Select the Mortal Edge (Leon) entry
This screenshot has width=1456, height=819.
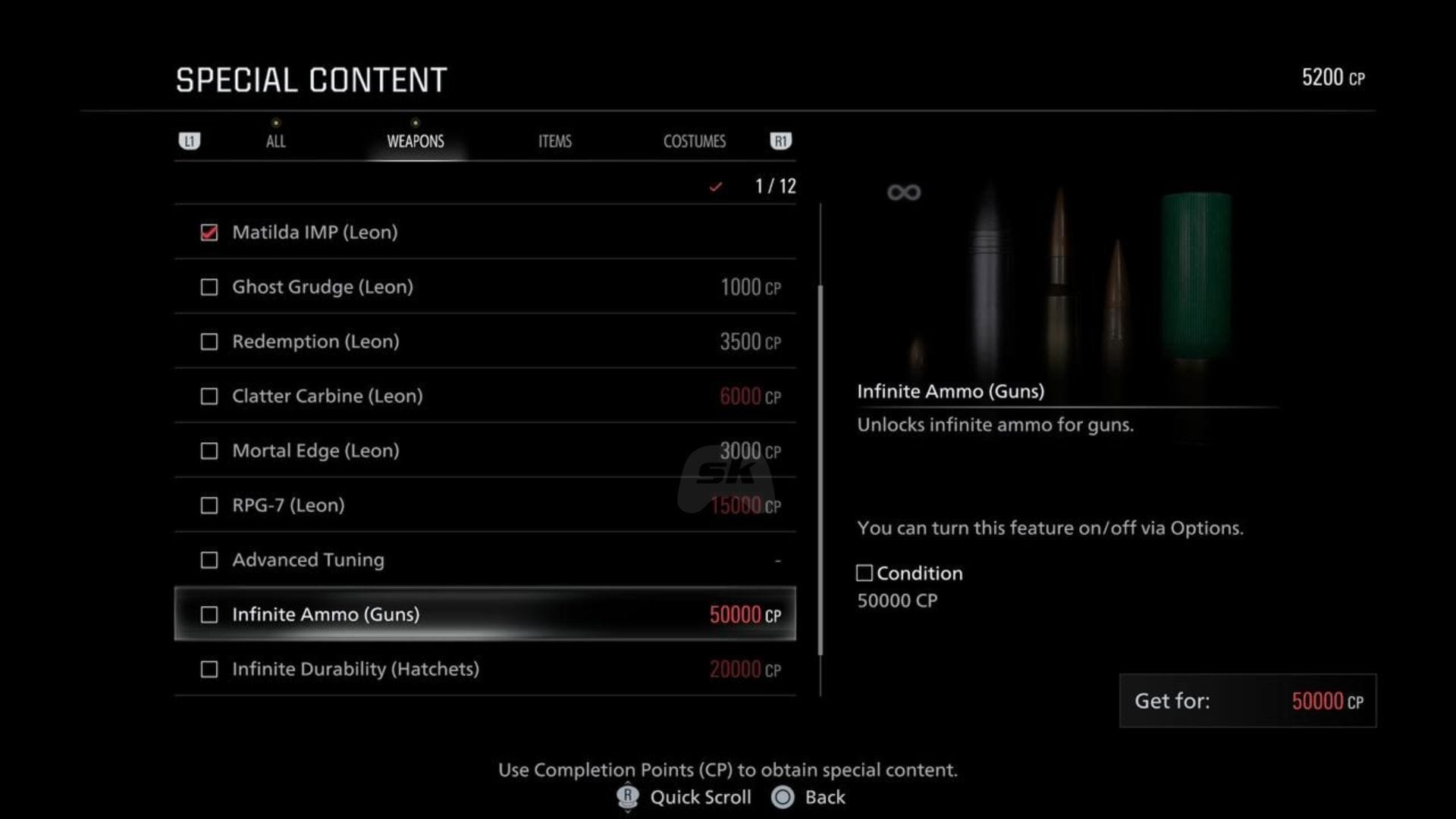[x=485, y=450]
